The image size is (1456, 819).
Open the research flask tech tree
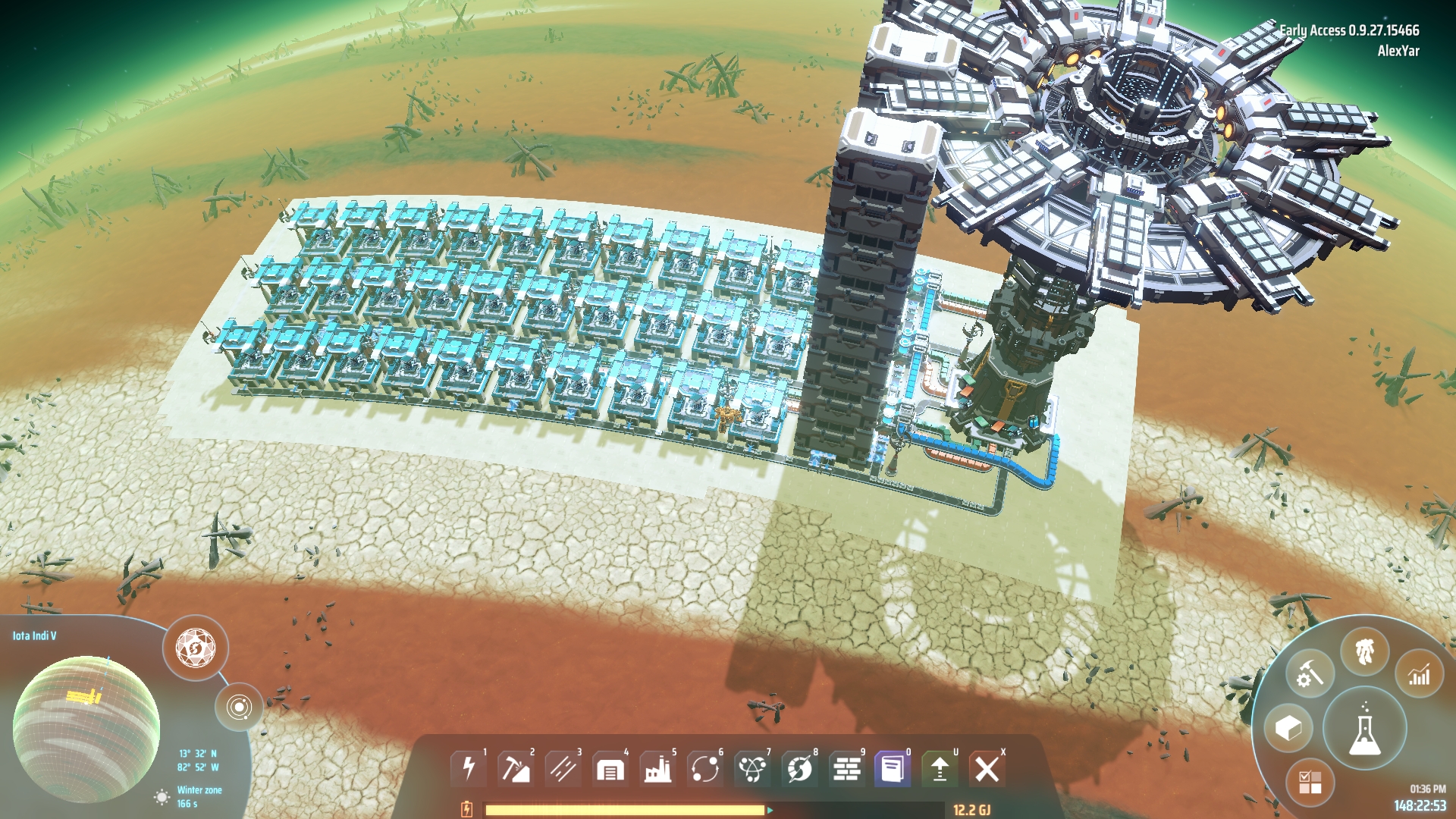(x=1365, y=730)
